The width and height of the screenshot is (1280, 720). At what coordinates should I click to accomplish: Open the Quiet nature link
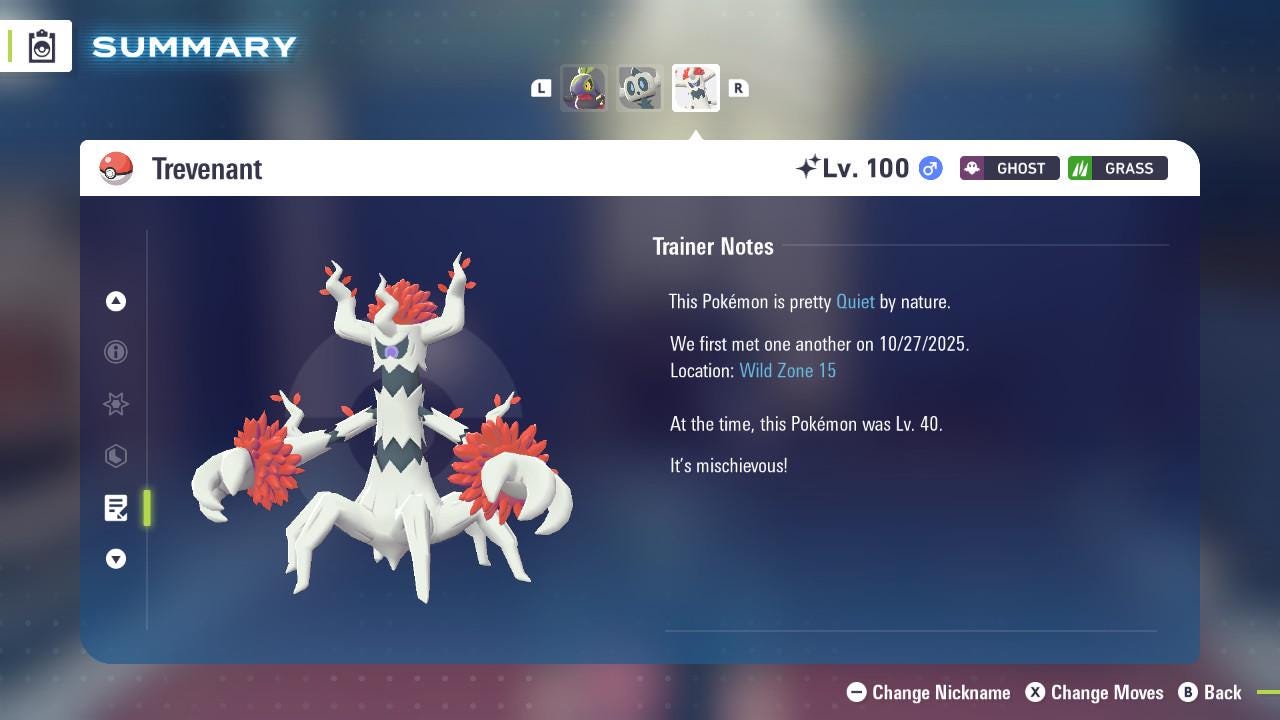pos(855,301)
